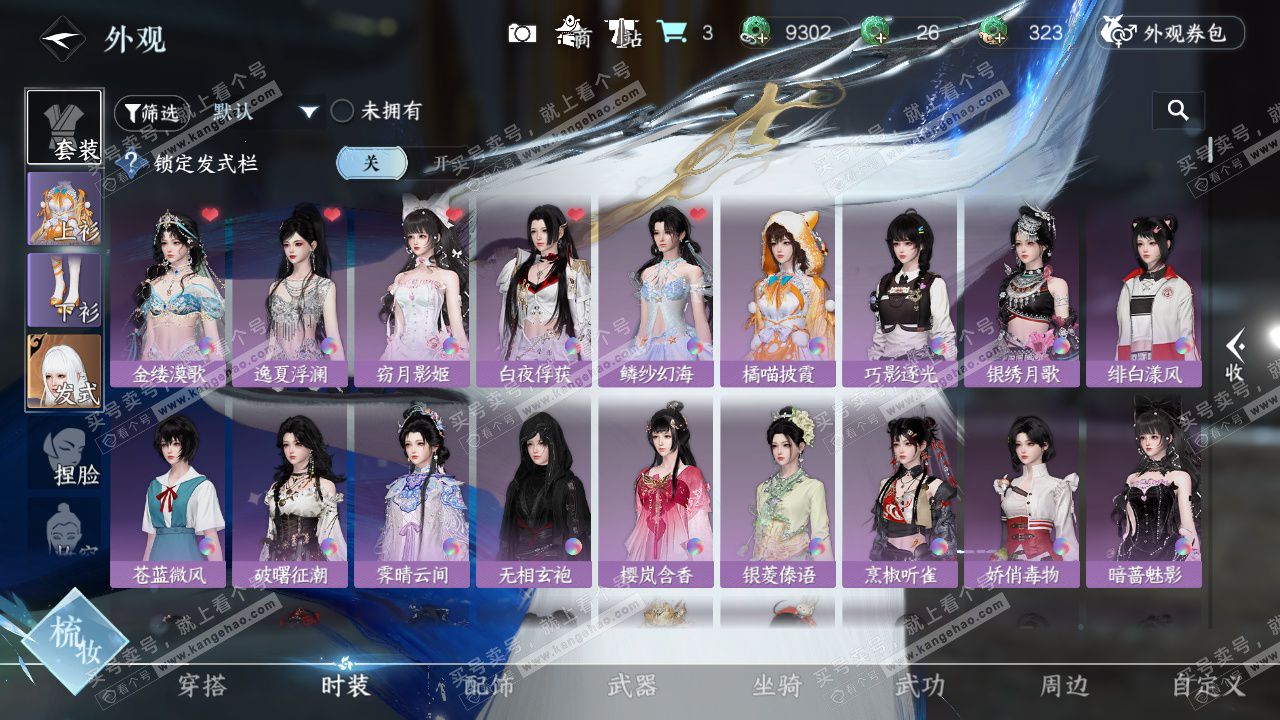This screenshot has height=720, width=1280.
Task: Choose the 无相玄袍 outfit card
Action: coord(533,493)
